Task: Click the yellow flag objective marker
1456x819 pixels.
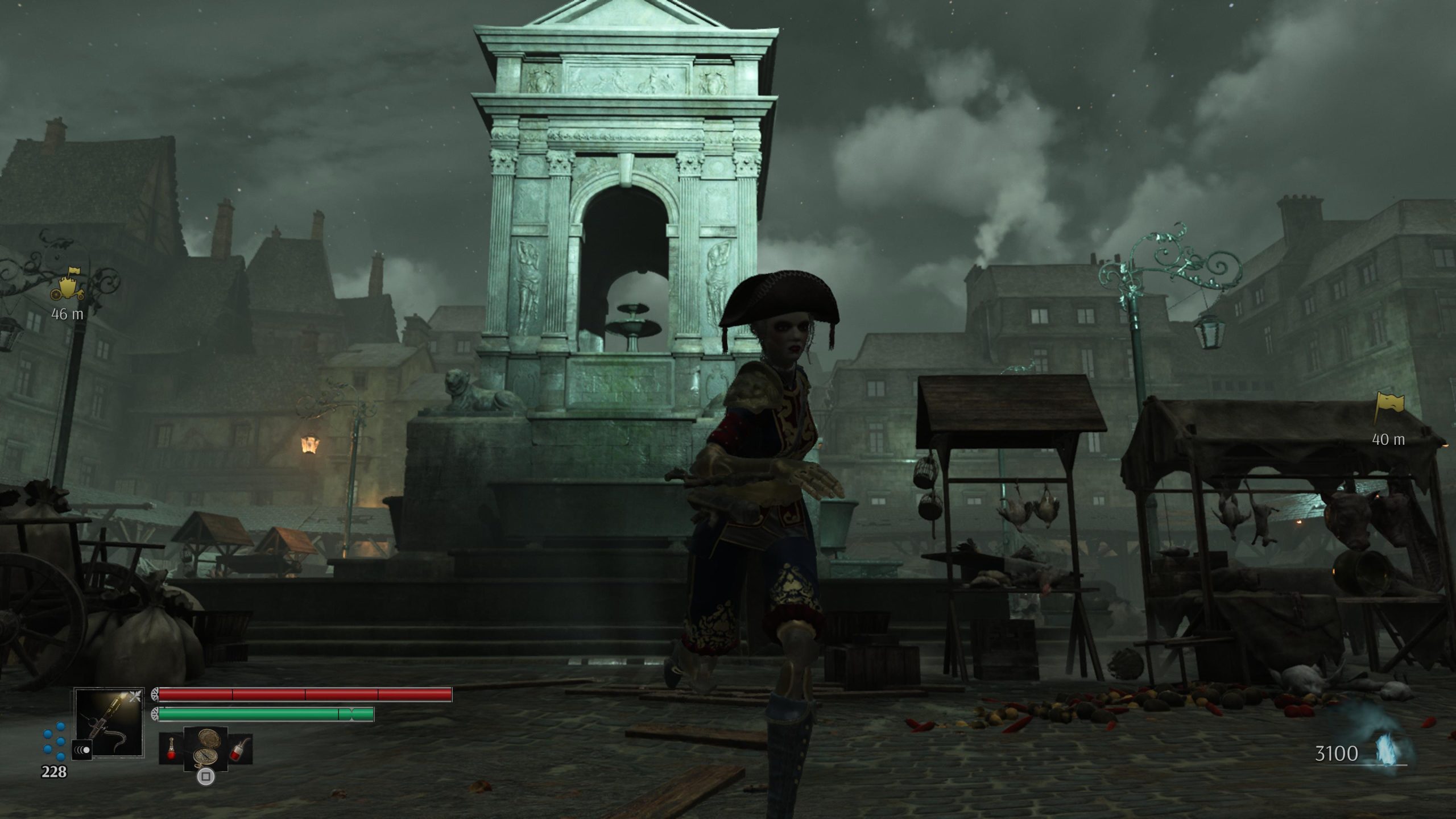Action: [1388, 408]
